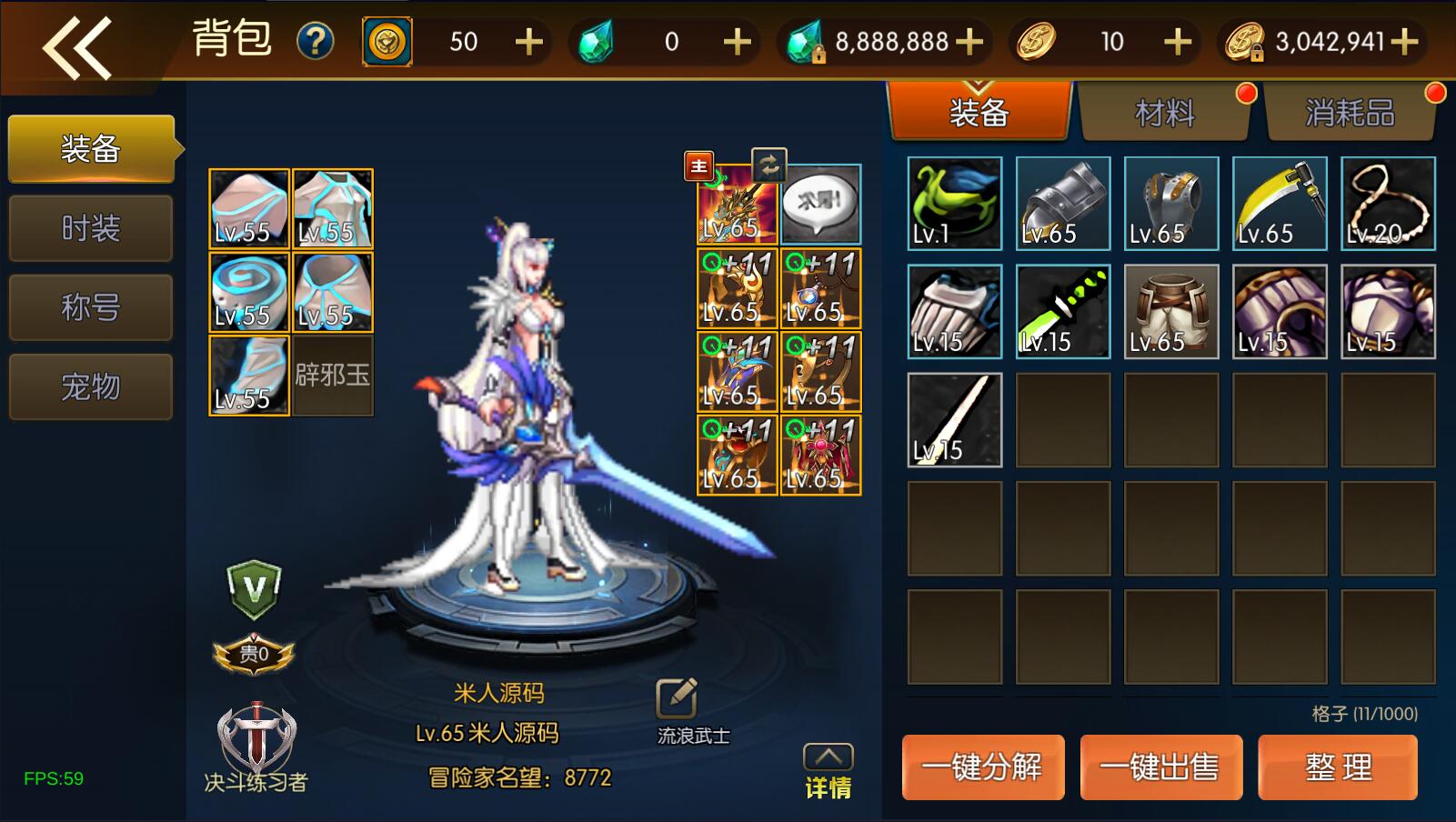Screen dimensions: 1456x822
Task: Select the yellow scythe Lv.65 item
Action: (x=1280, y=204)
